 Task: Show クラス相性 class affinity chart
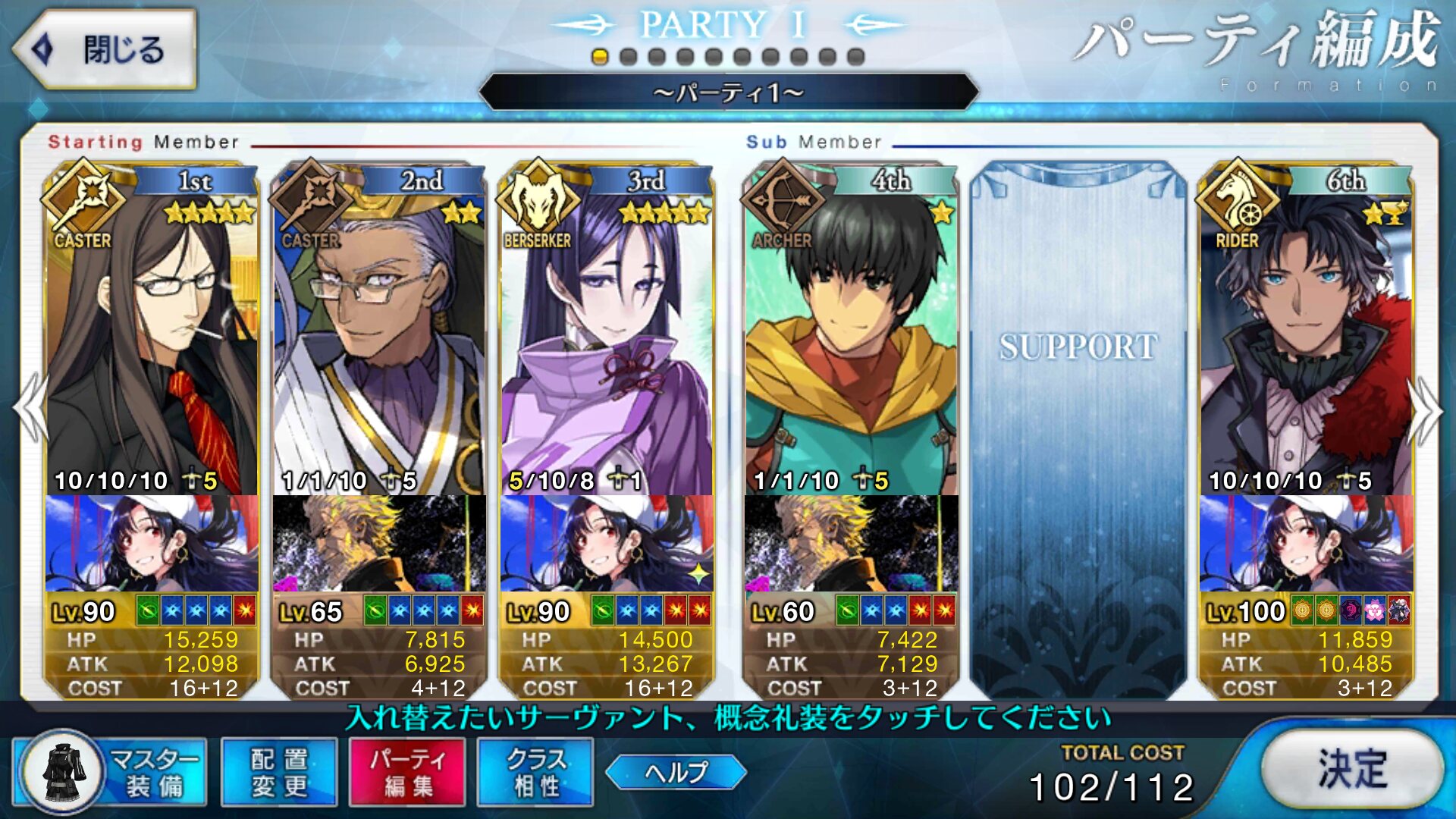[535, 772]
